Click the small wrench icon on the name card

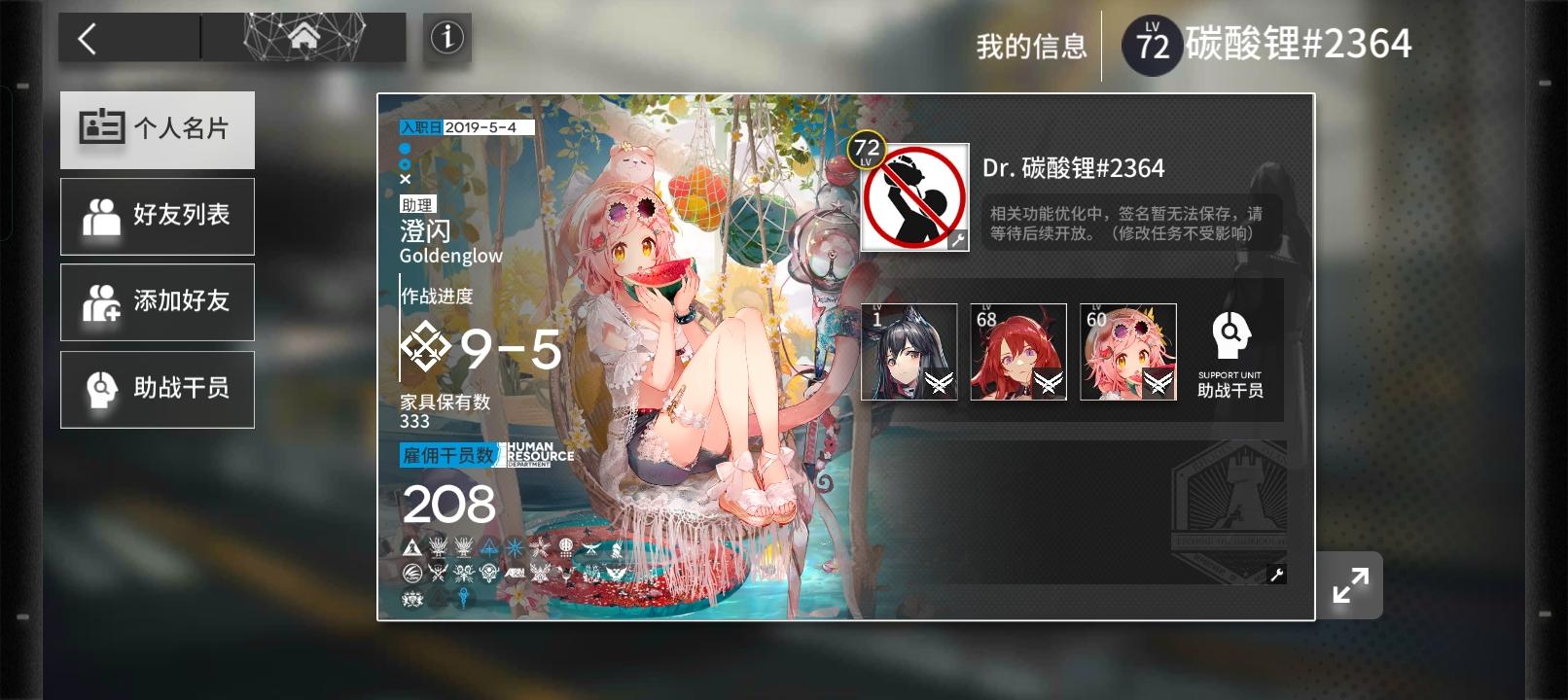pos(1275,575)
